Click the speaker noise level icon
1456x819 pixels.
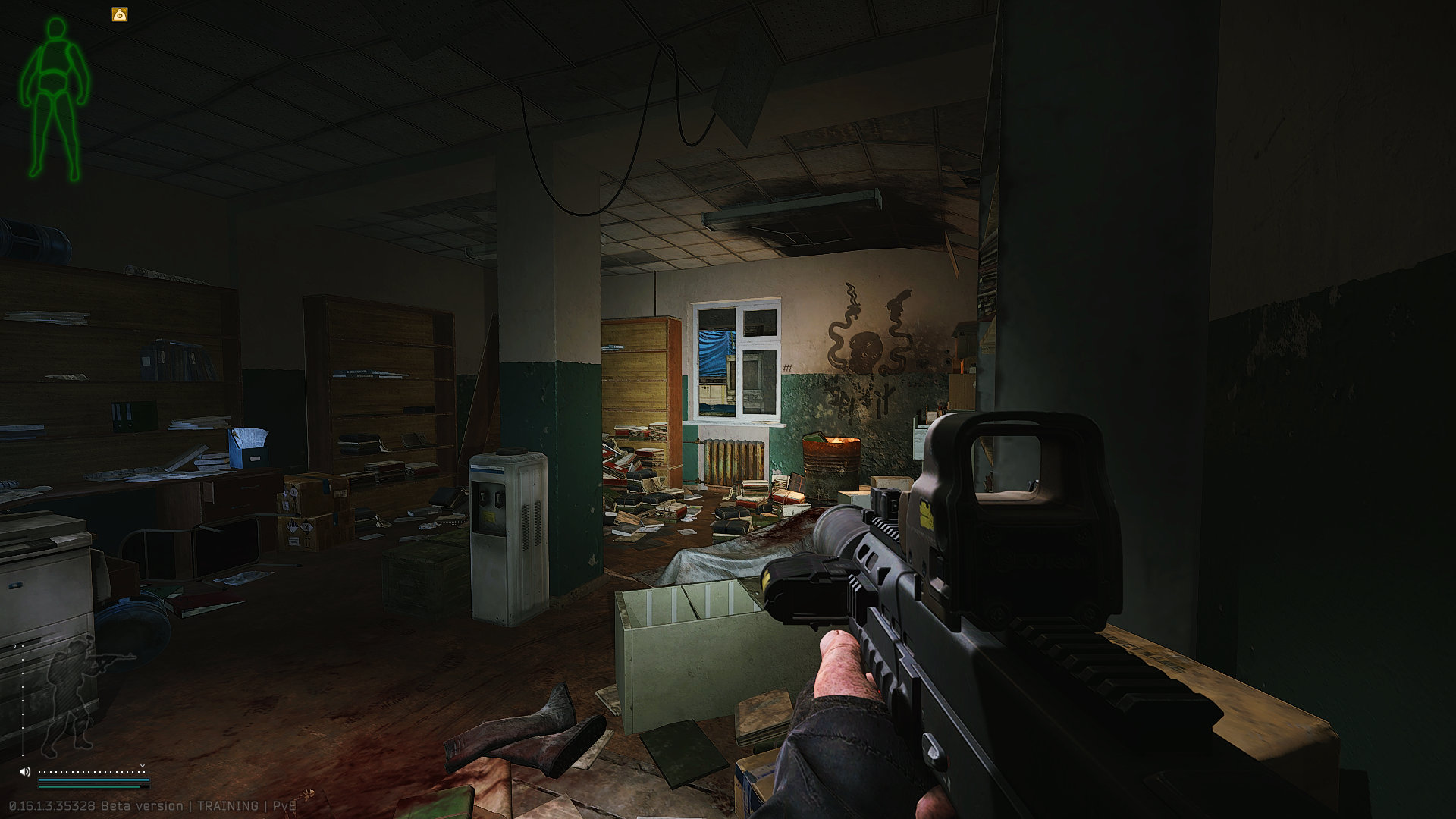25,772
